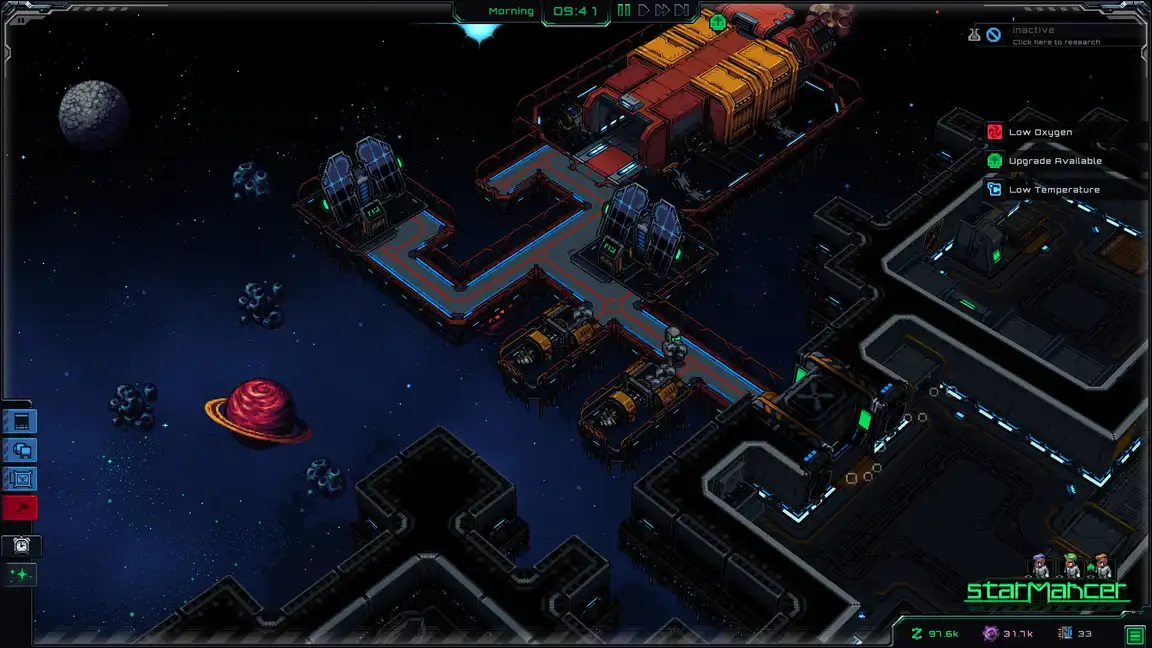Image resolution: width=1152 pixels, height=648 pixels.
Task: Open the chat bubbles panel
Action: [x=21, y=450]
